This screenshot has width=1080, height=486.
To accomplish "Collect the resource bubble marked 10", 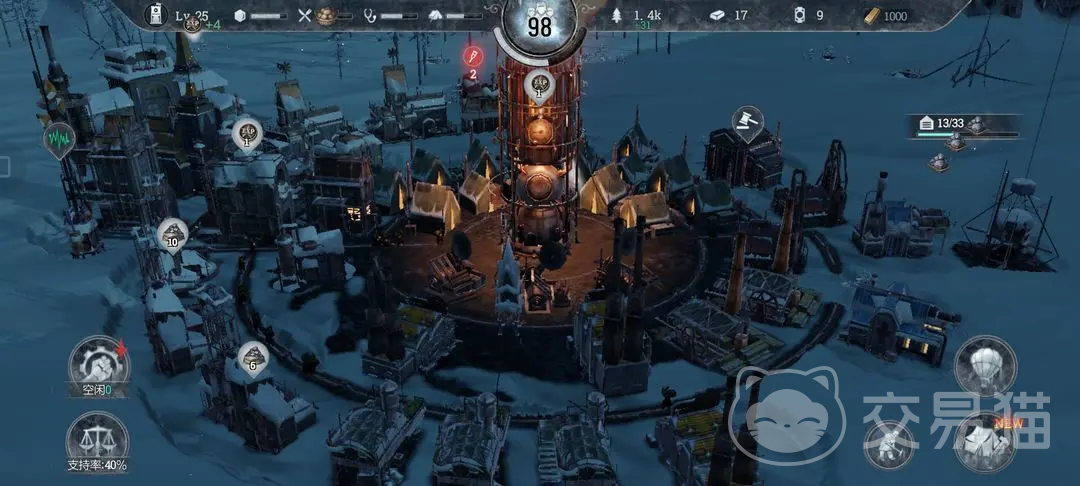I will click(x=173, y=236).
